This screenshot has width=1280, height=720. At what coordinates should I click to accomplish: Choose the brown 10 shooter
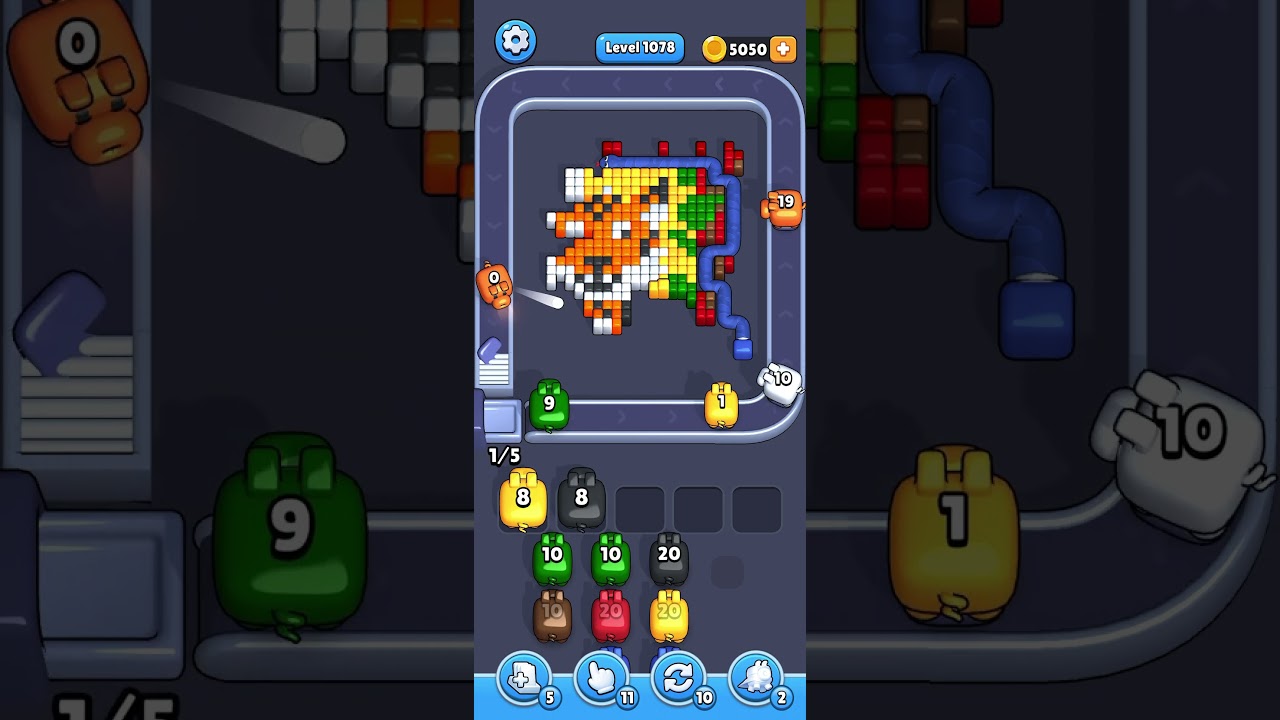tap(552, 616)
